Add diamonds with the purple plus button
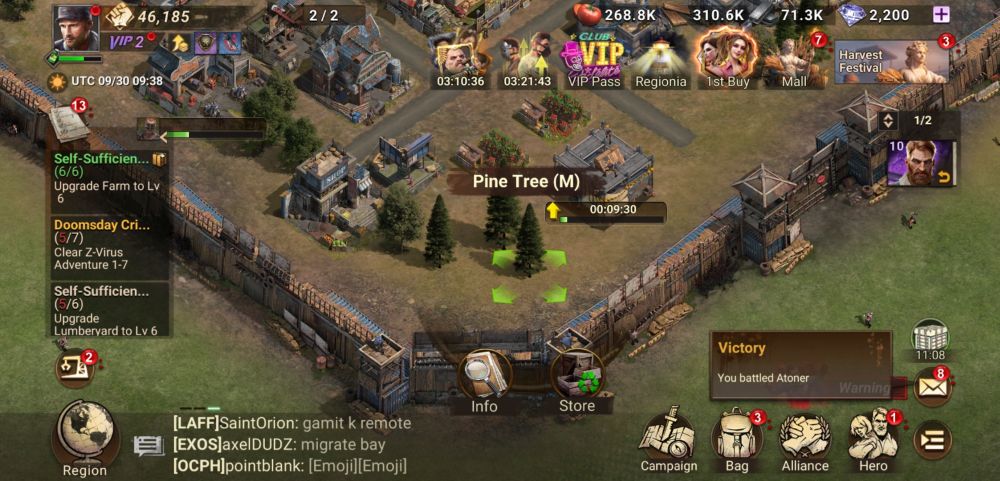The height and width of the screenshot is (481, 1000). tap(940, 14)
